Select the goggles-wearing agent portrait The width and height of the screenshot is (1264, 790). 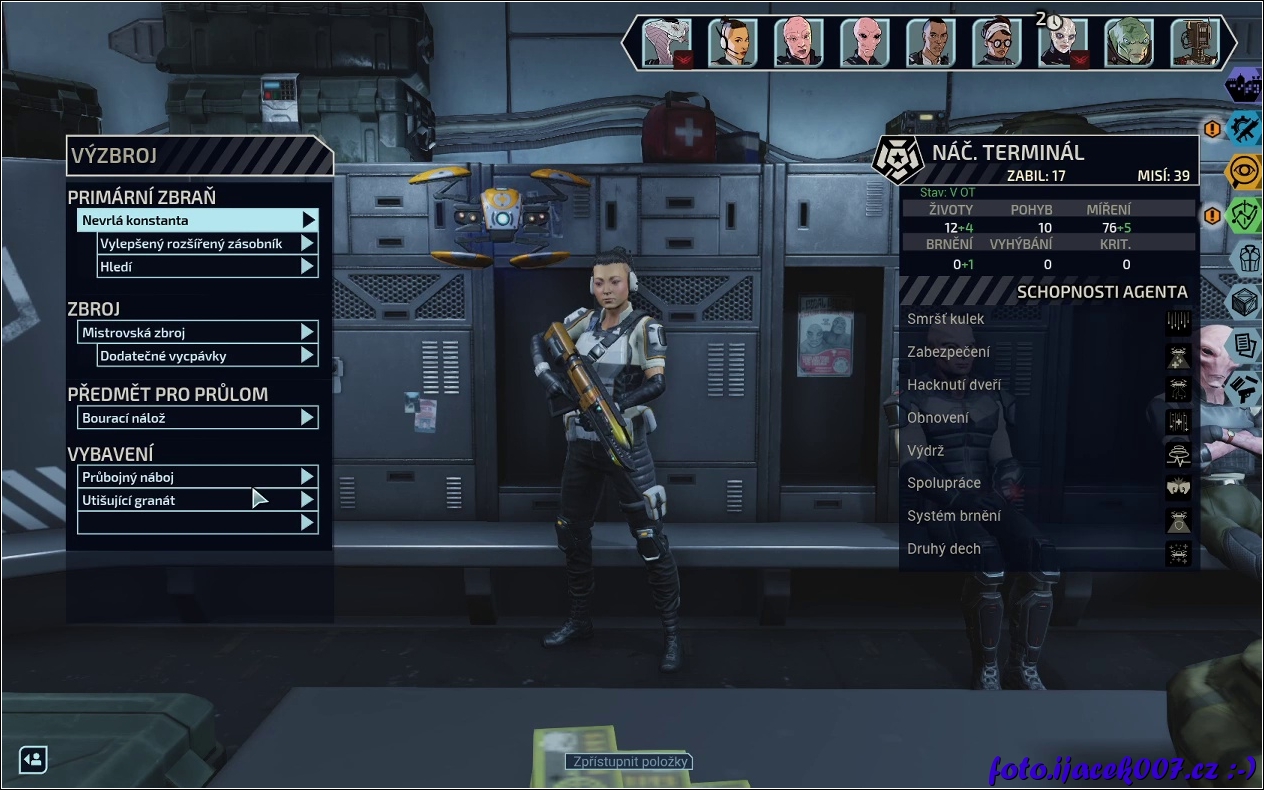(x=997, y=42)
